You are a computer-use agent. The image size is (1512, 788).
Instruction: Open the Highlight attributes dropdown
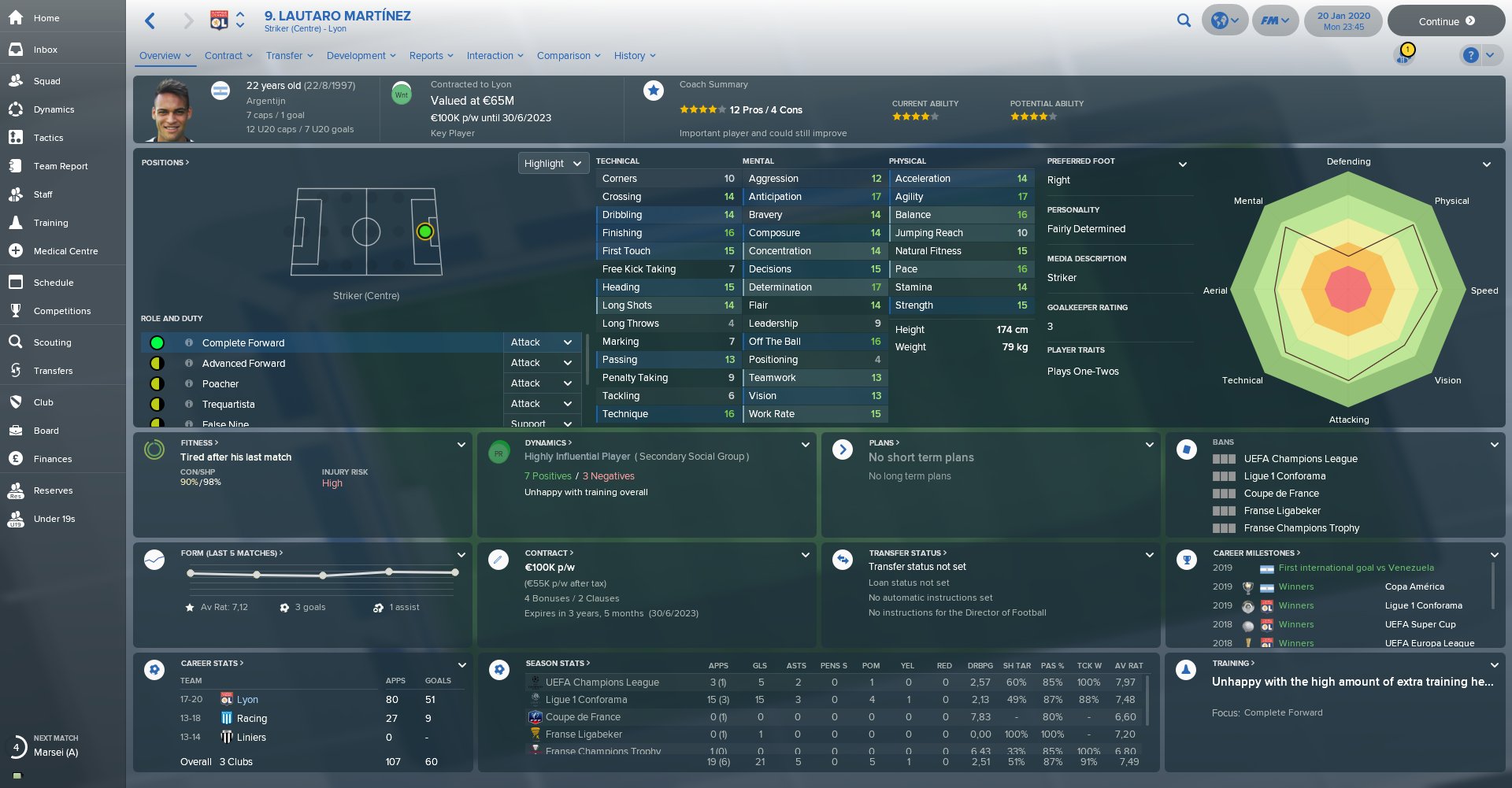[x=553, y=164]
